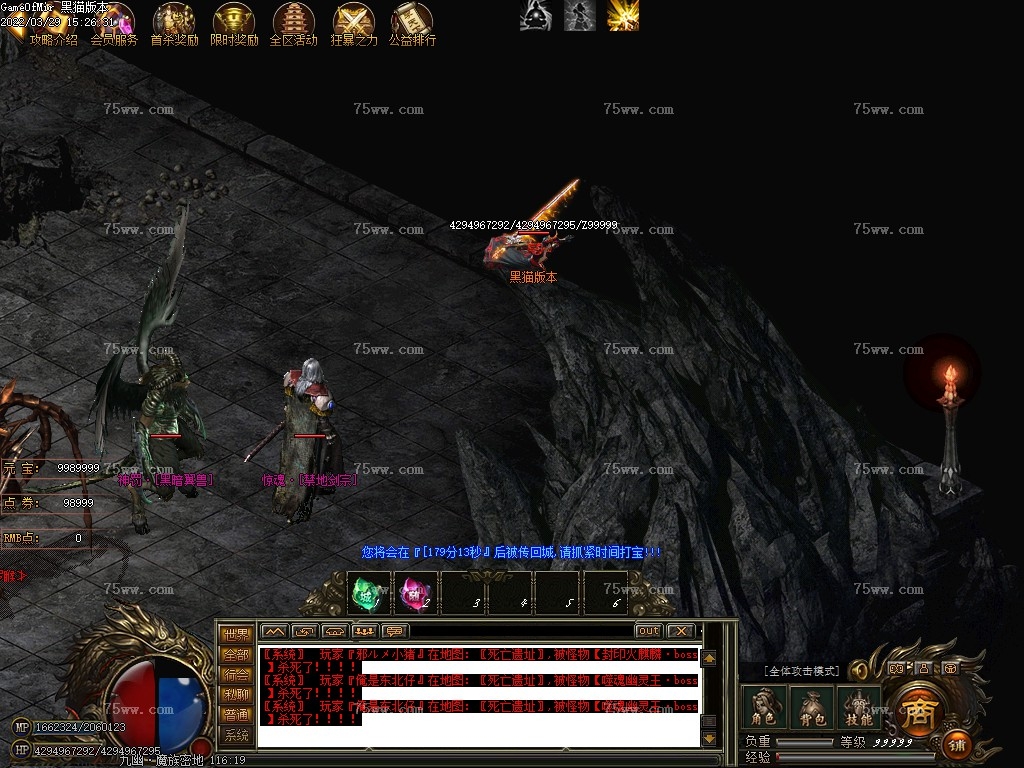The image size is (1024, 768).
Task: Select the green gem in hotbar slot 1
Action: [x=368, y=592]
